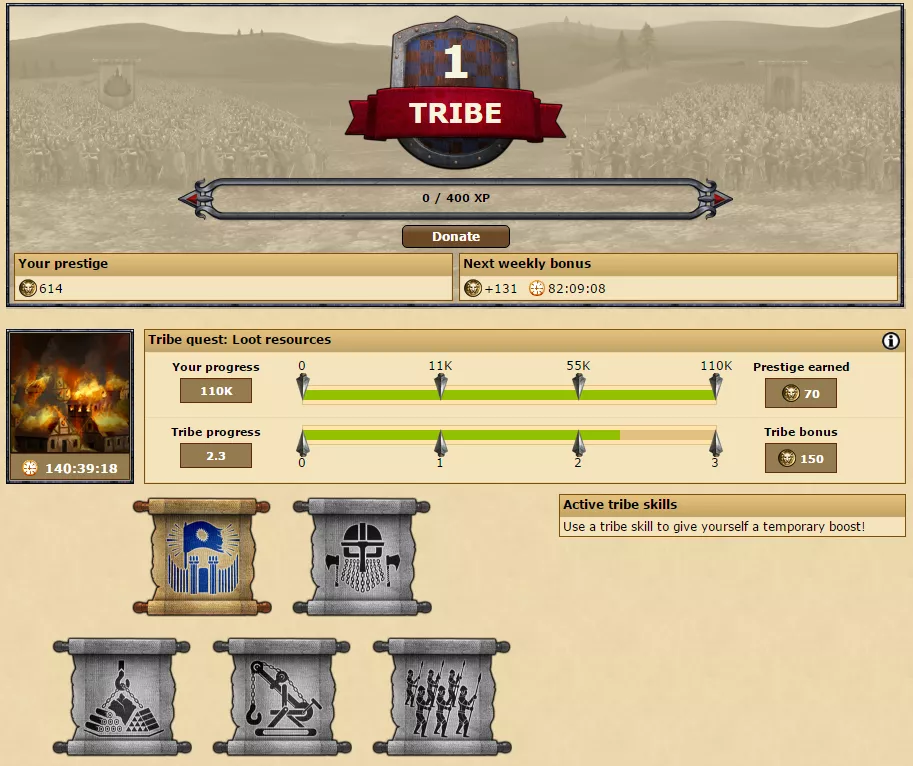Viewport: 913px width, 766px height.
Task: Choose the helmeted warrior tribe skill scroll
Action: tap(362, 557)
